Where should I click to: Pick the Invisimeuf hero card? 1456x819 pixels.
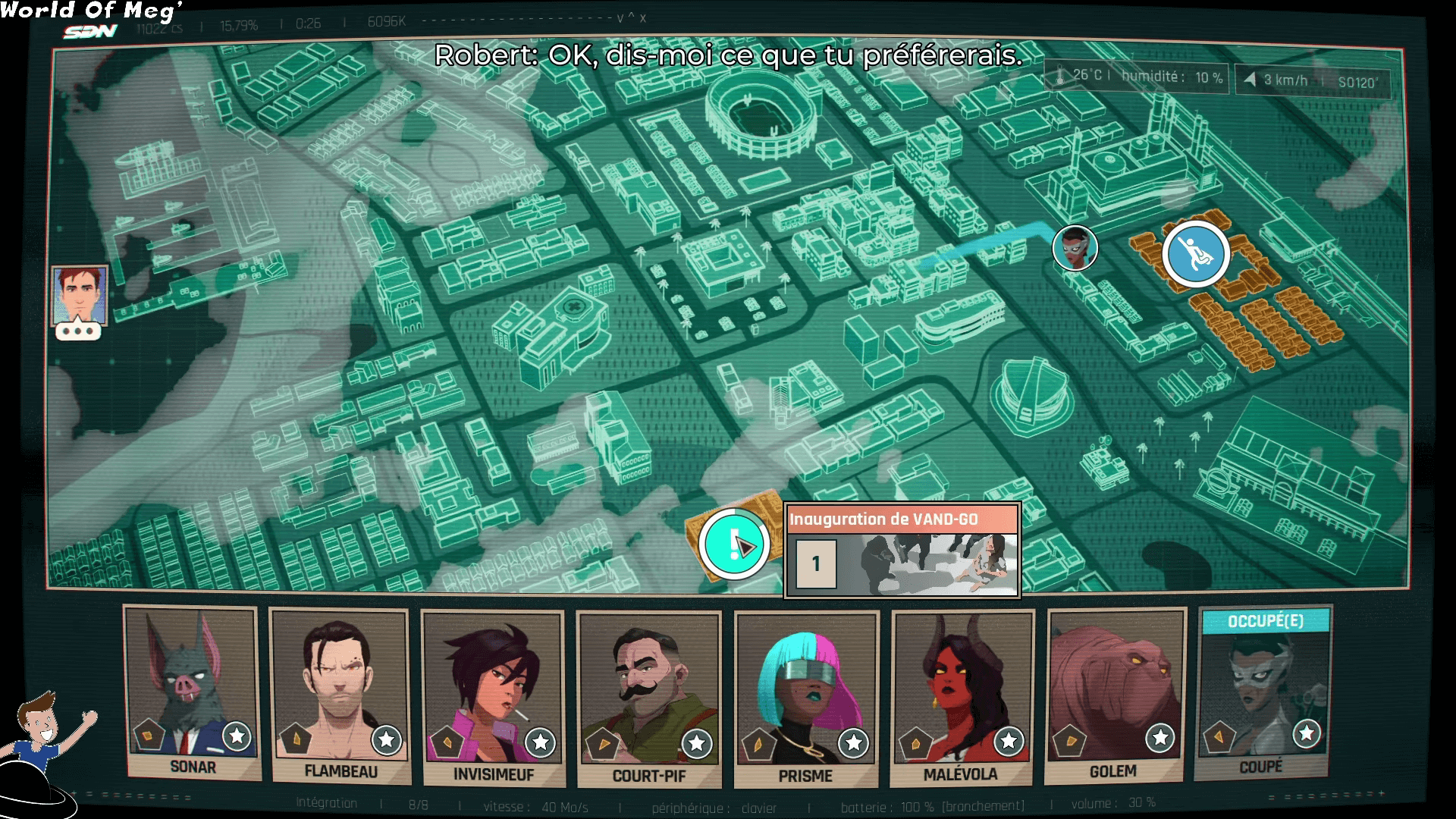493,696
